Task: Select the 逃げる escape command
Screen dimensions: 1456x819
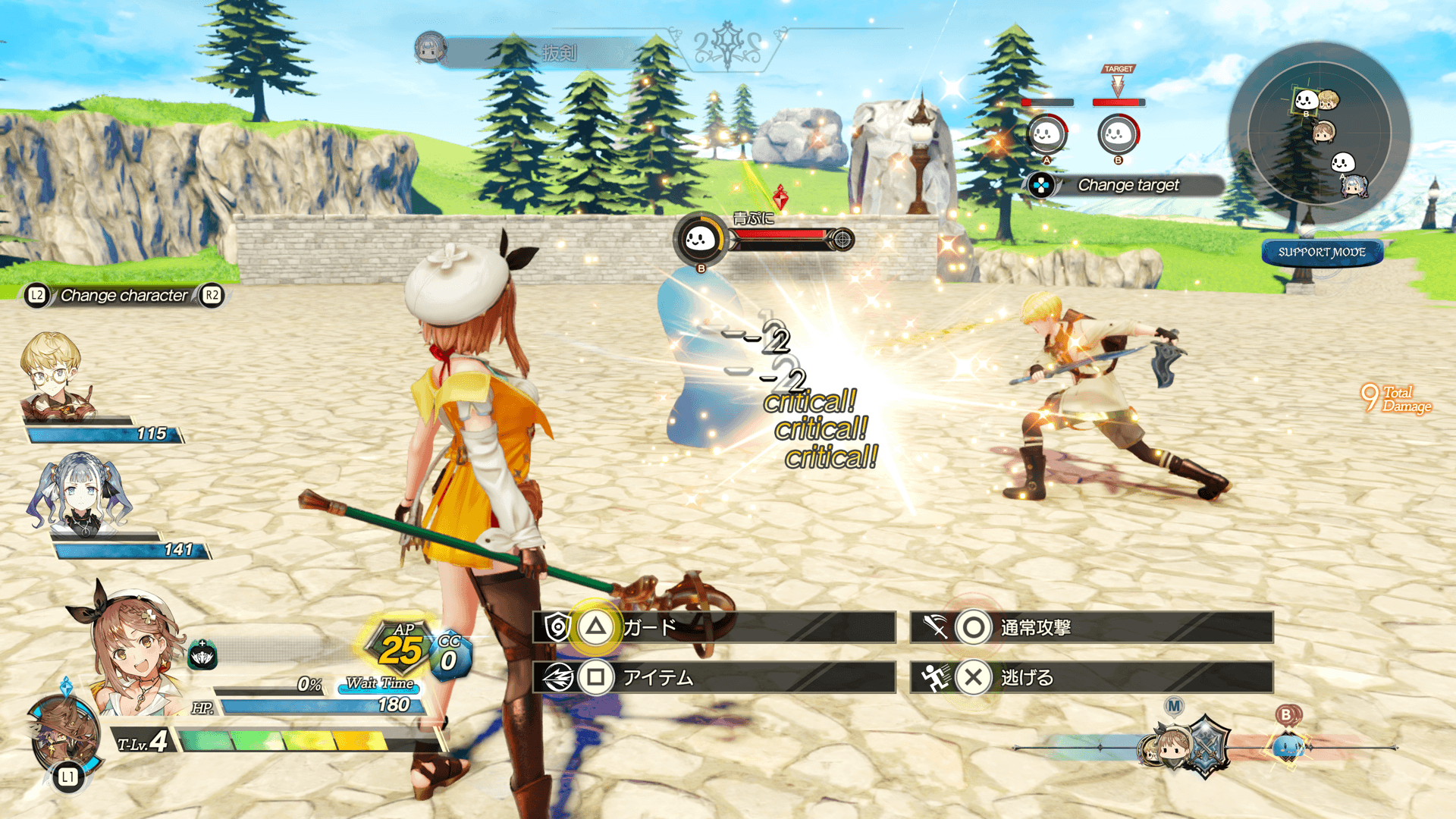Action: pos(1091,677)
